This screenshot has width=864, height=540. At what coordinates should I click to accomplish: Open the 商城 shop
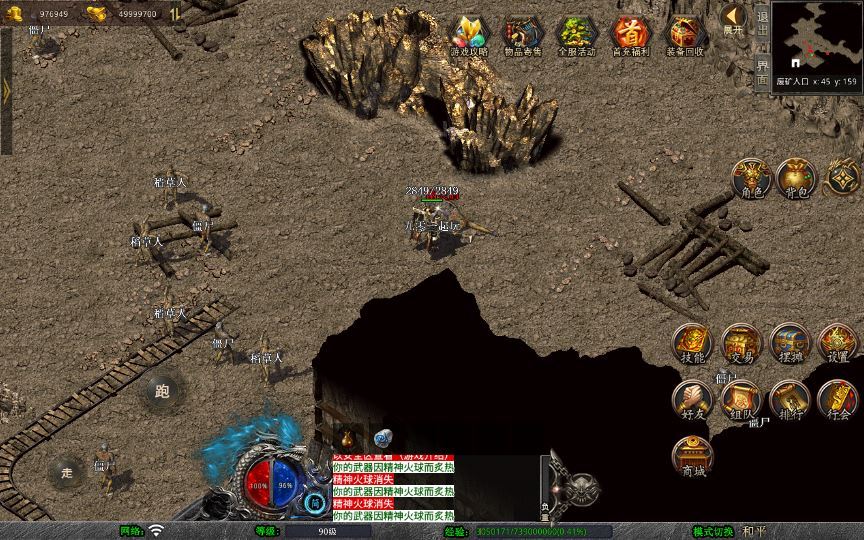pos(692,457)
